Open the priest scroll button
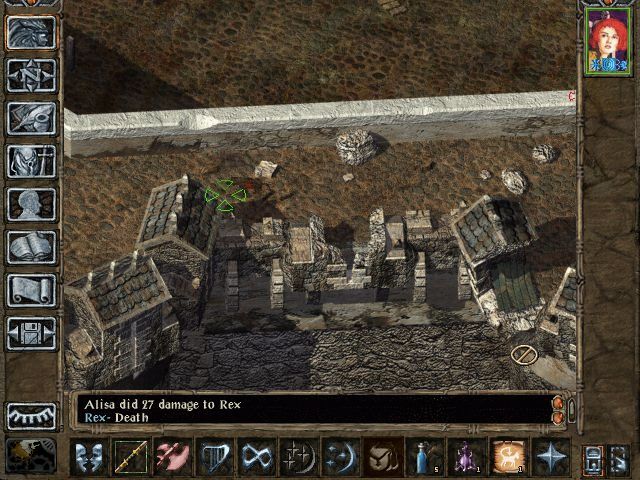Image resolution: width=640 pixels, height=480 pixels. [31, 290]
